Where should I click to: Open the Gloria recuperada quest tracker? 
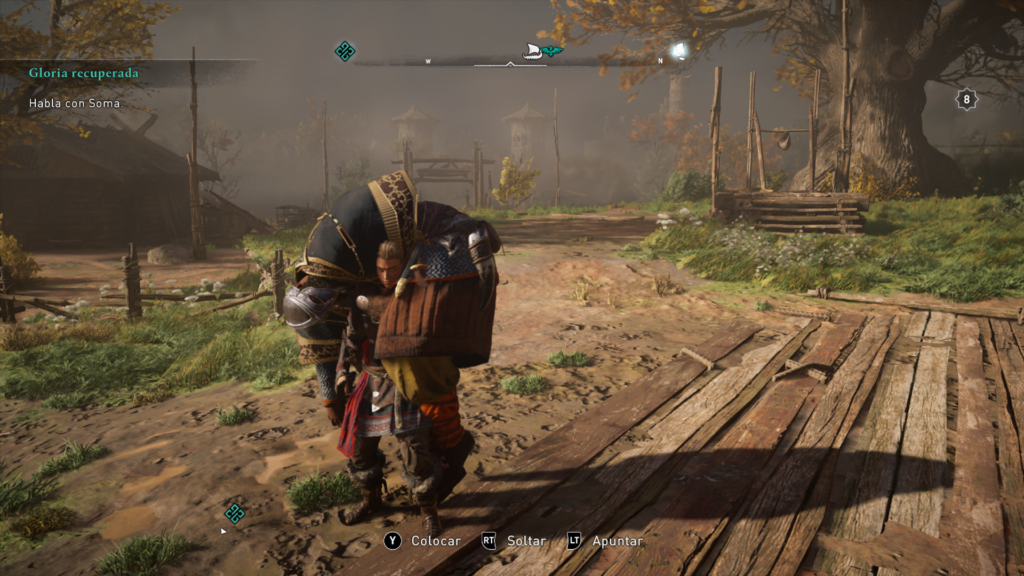tap(84, 73)
